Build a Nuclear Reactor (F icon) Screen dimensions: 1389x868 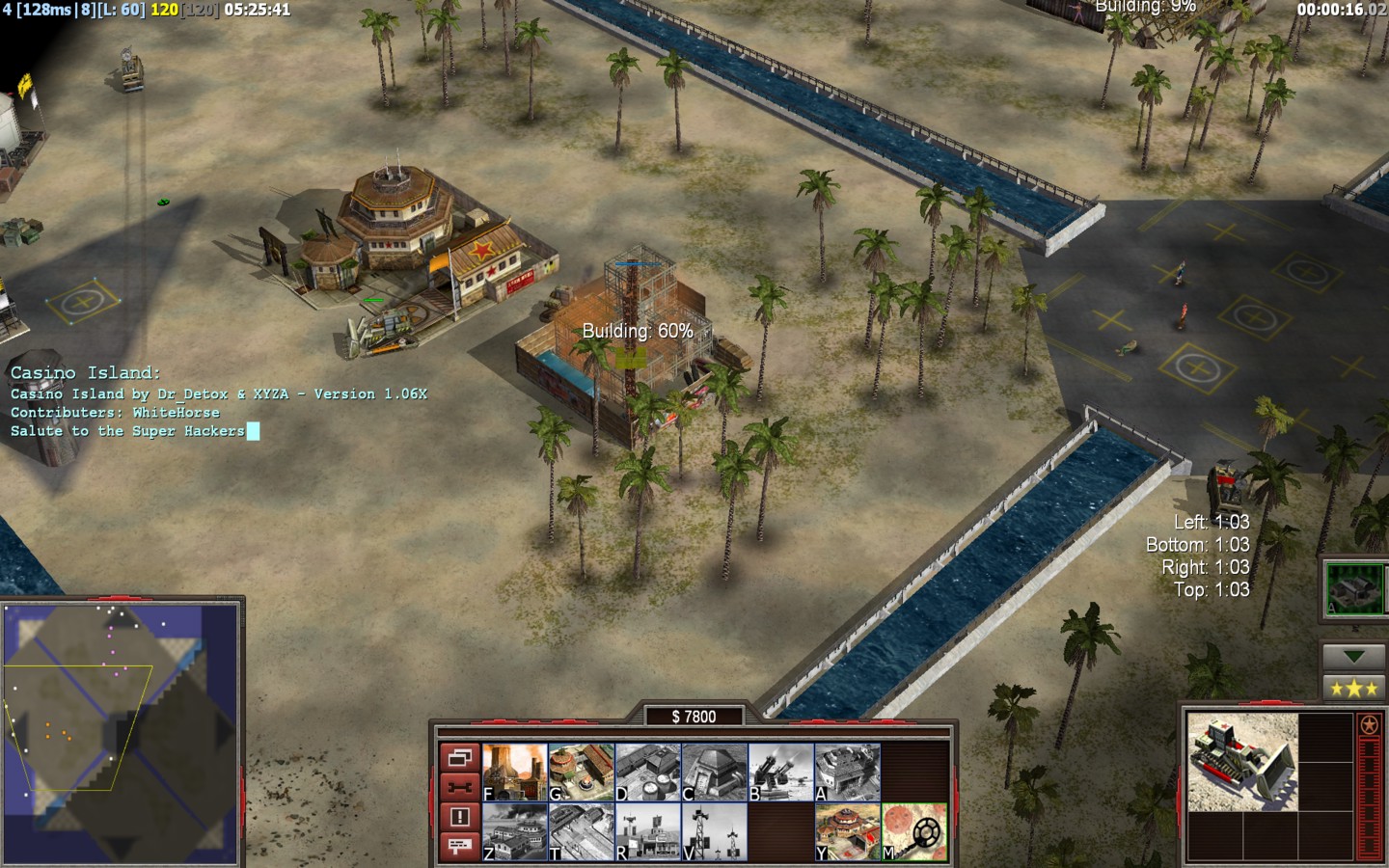coord(514,773)
